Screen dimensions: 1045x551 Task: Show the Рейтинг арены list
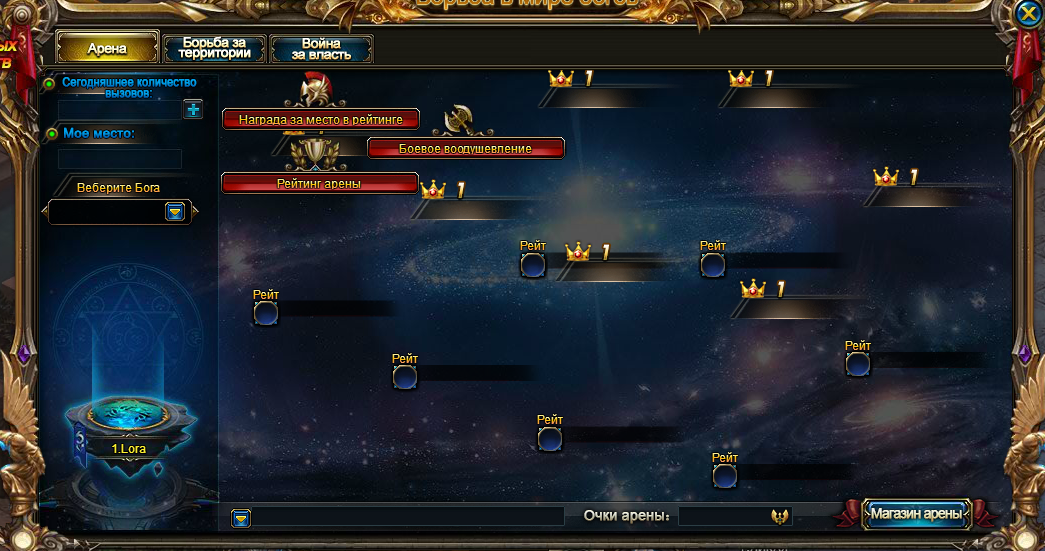[319, 183]
